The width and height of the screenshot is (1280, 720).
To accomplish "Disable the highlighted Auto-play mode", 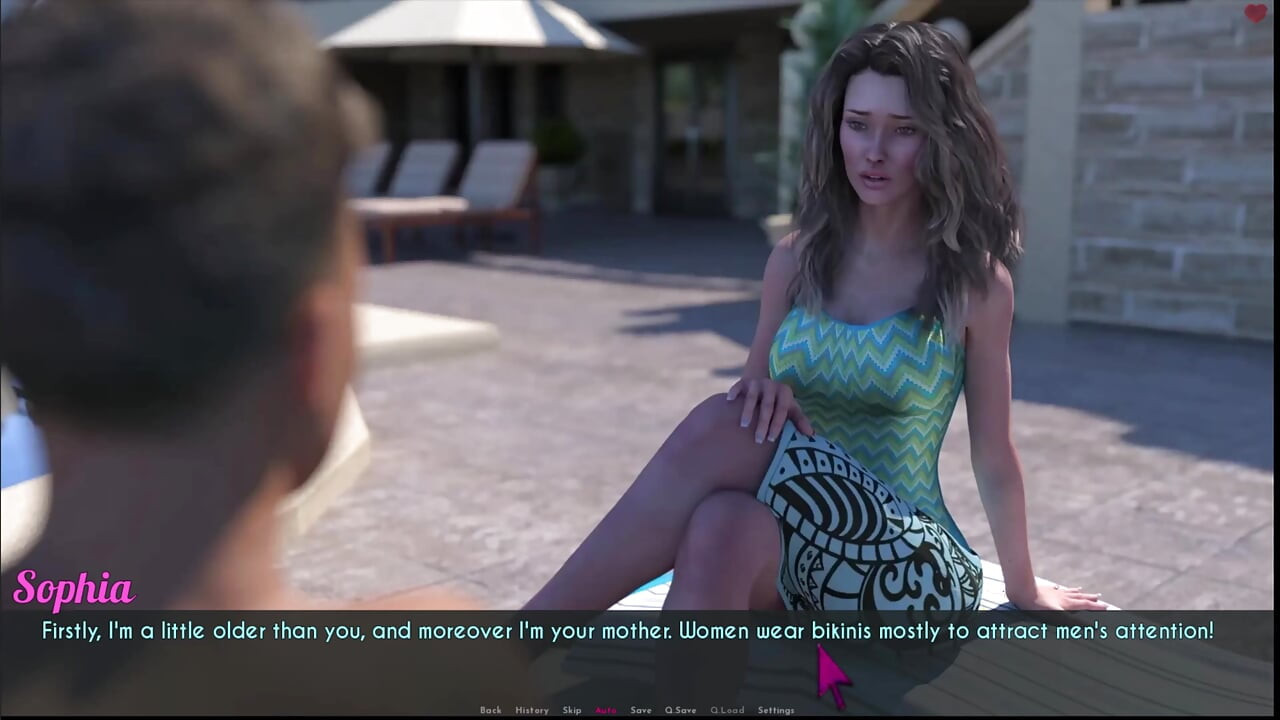I will [x=606, y=710].
